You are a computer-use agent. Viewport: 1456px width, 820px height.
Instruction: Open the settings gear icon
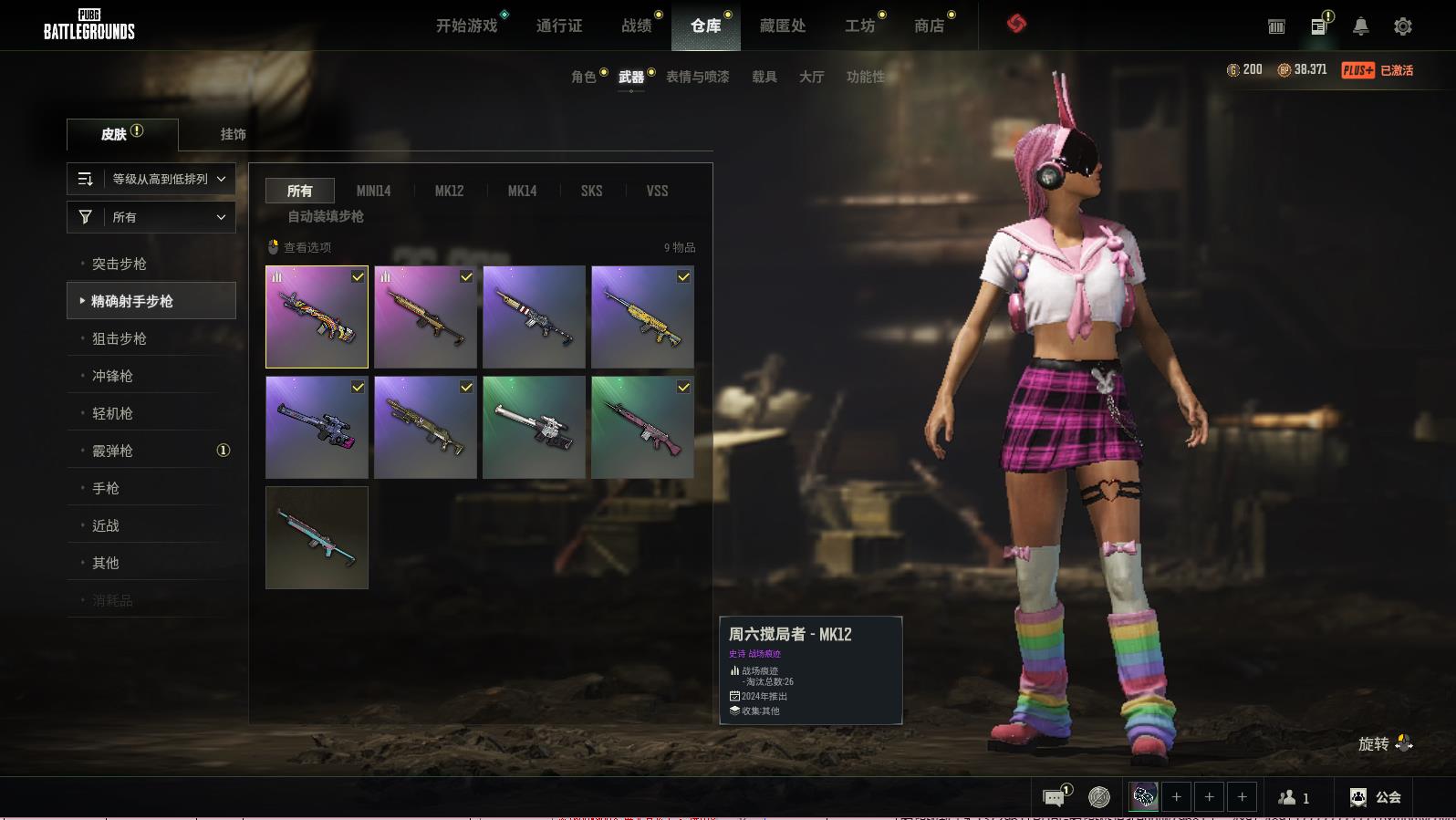point(1402,26)
